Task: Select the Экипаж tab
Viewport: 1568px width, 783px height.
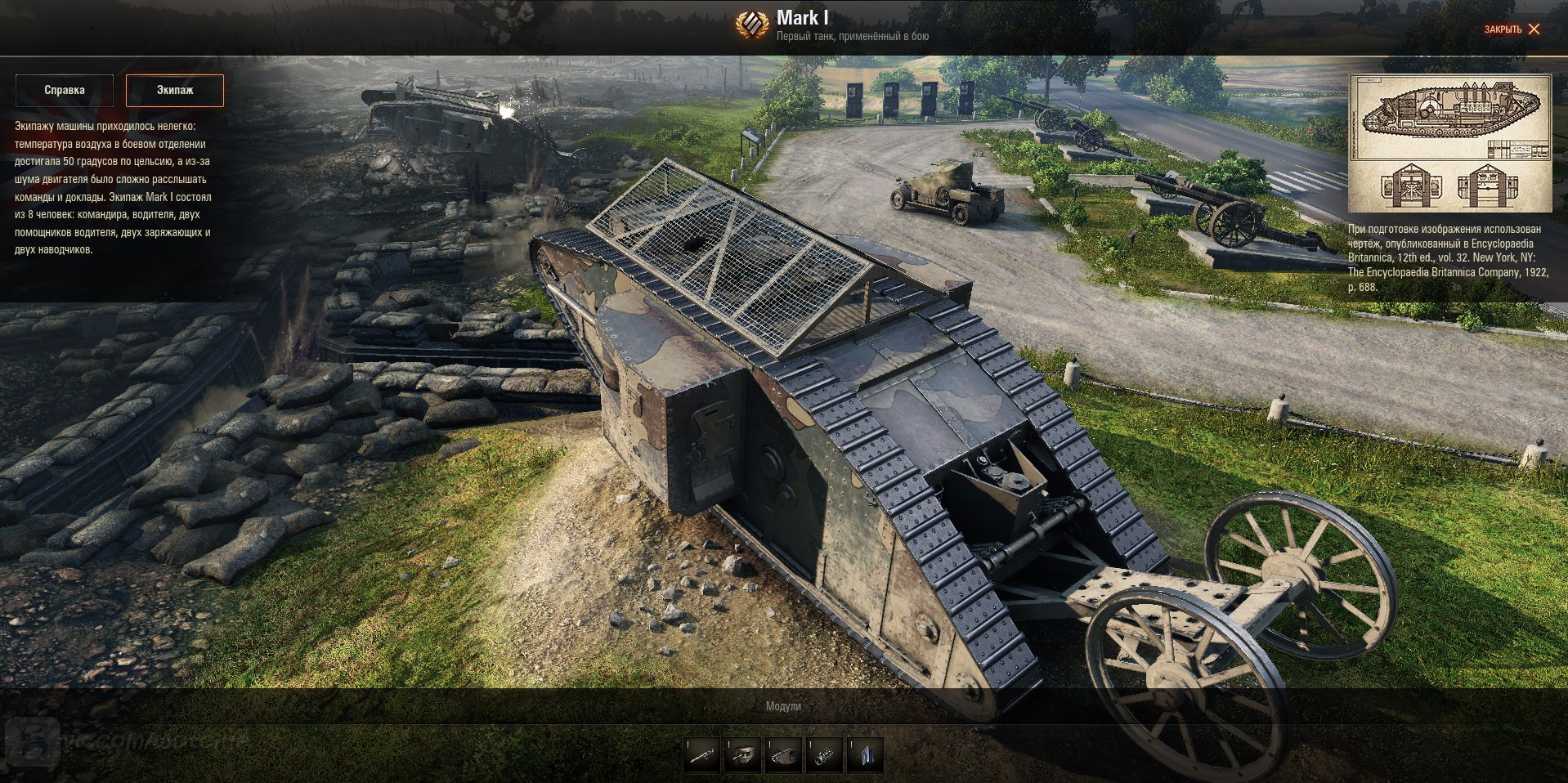Action: pos(175,91)
